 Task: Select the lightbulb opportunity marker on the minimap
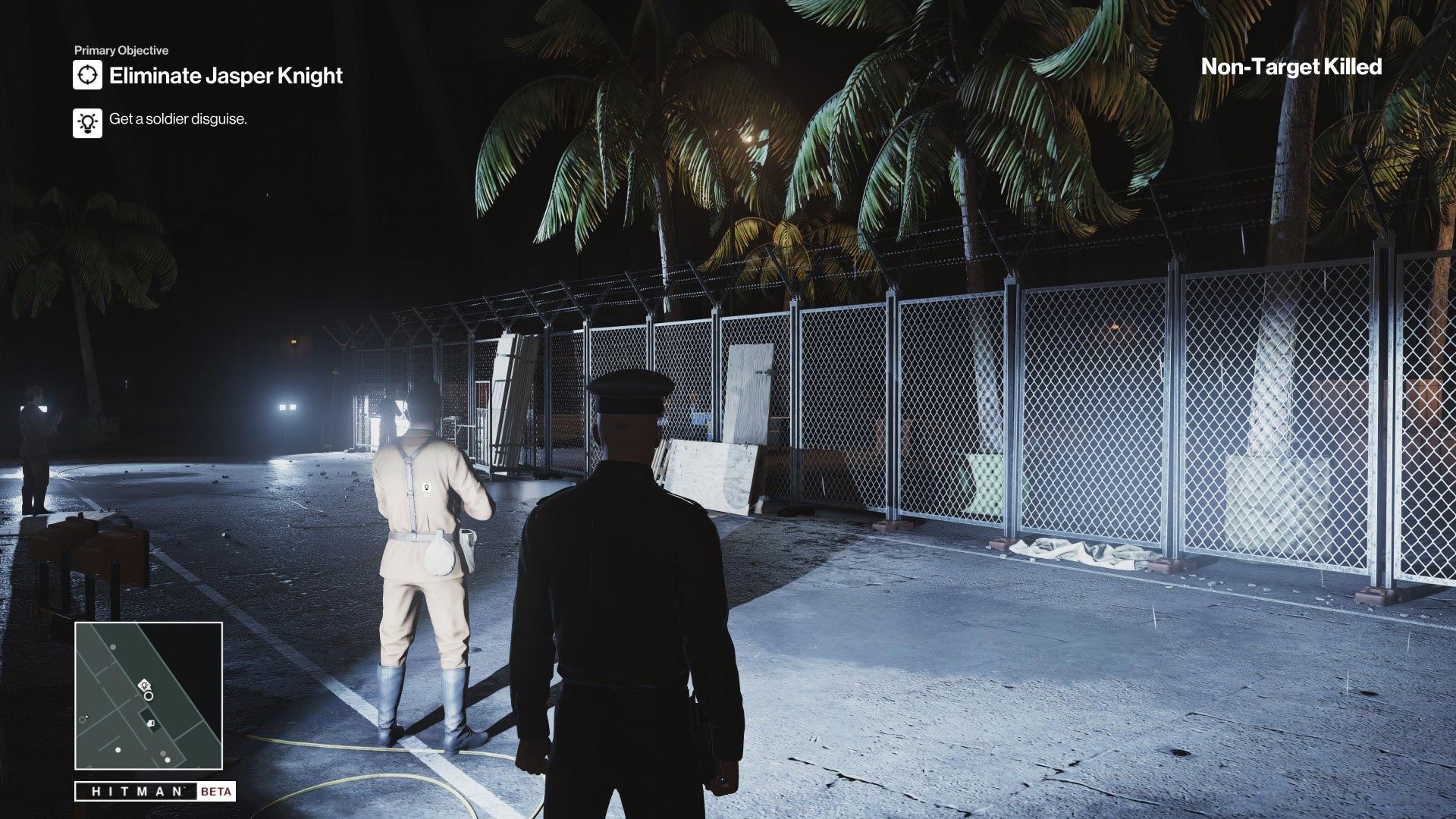pyautogui.click(x=145, y=686)
